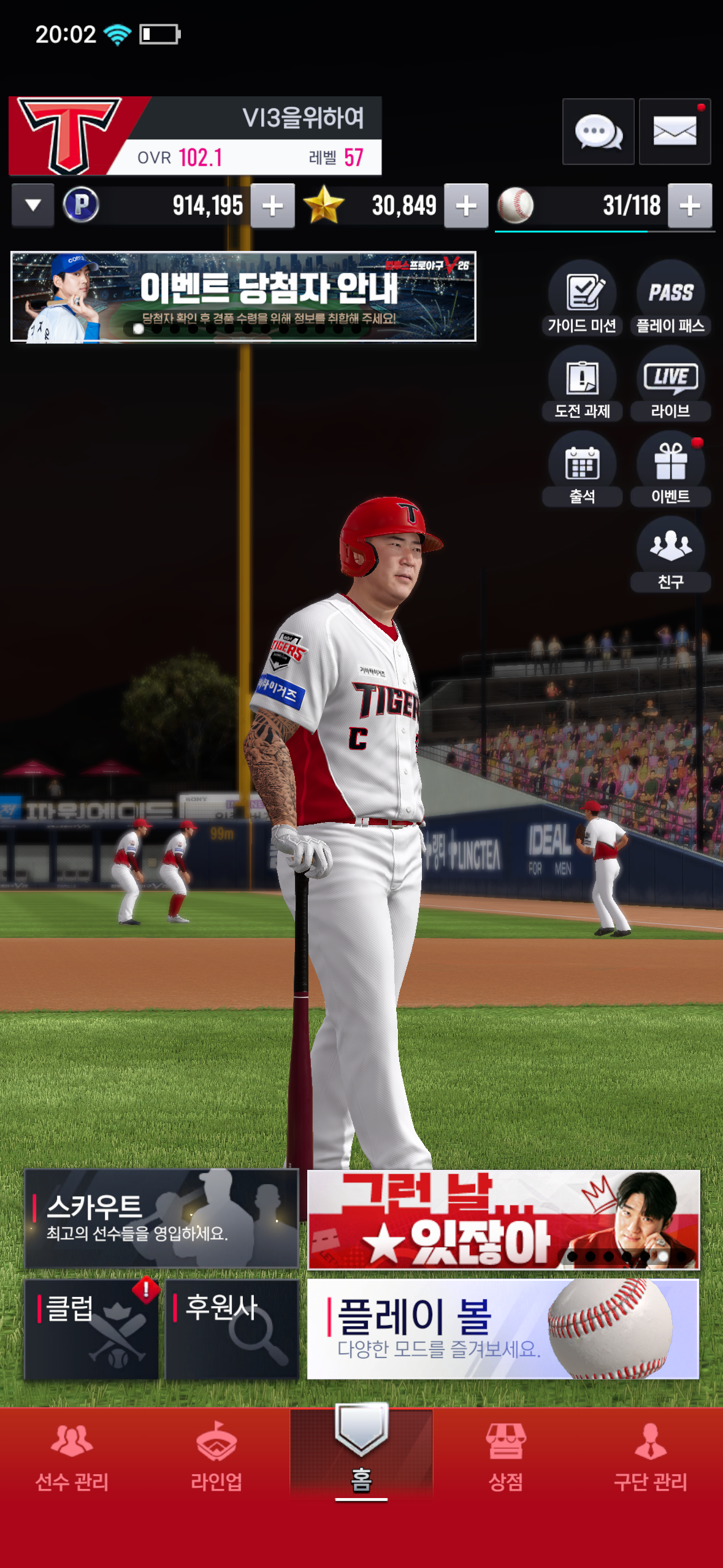Switch to the 라인업 lineup tab
The width and height of the screenshot is (723, 1568).
point(216,1457)
